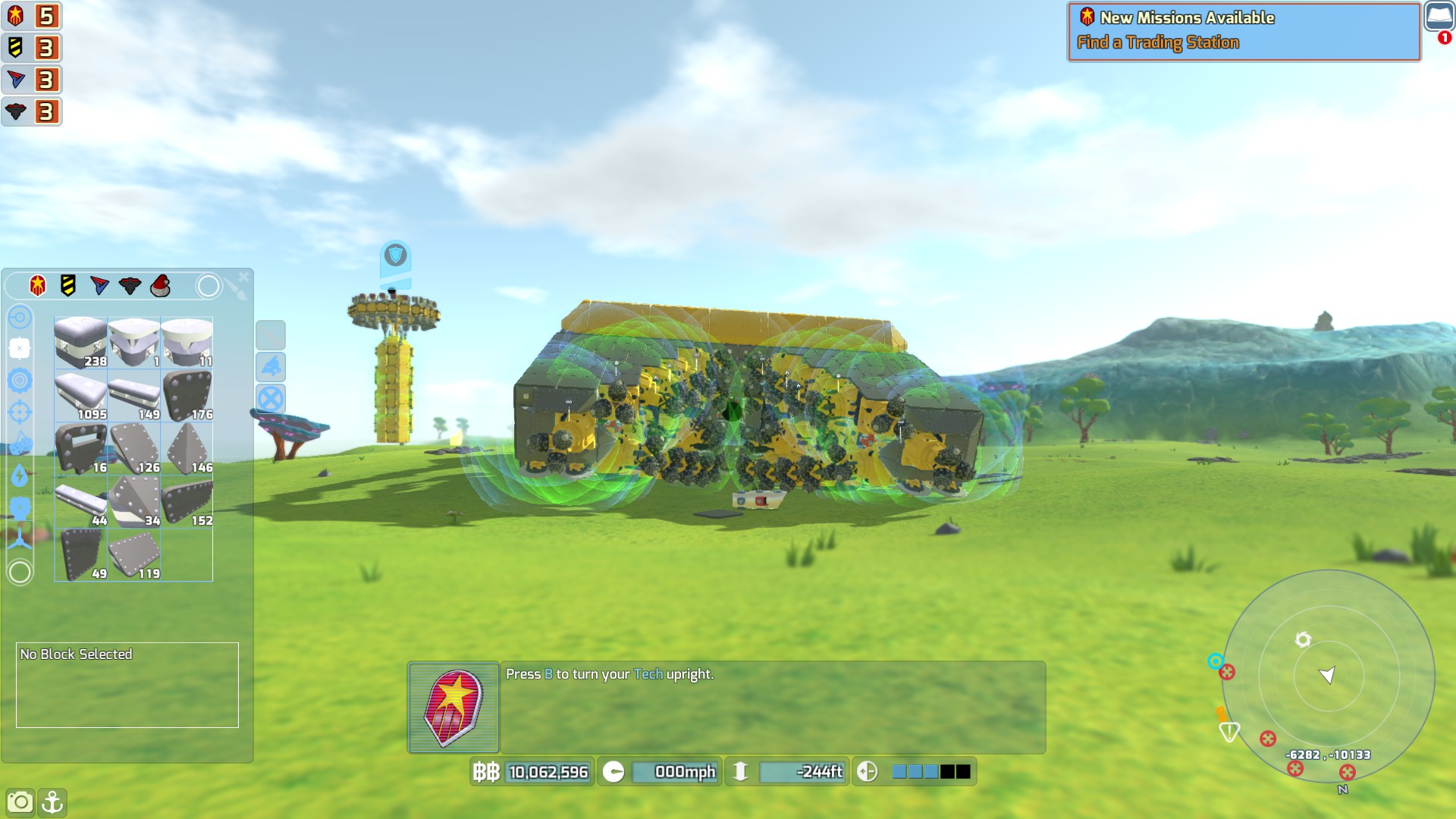The height and width of the screenshot is (819, 1456).
Task: Close the block inventory panel
Action: [242, 276]
